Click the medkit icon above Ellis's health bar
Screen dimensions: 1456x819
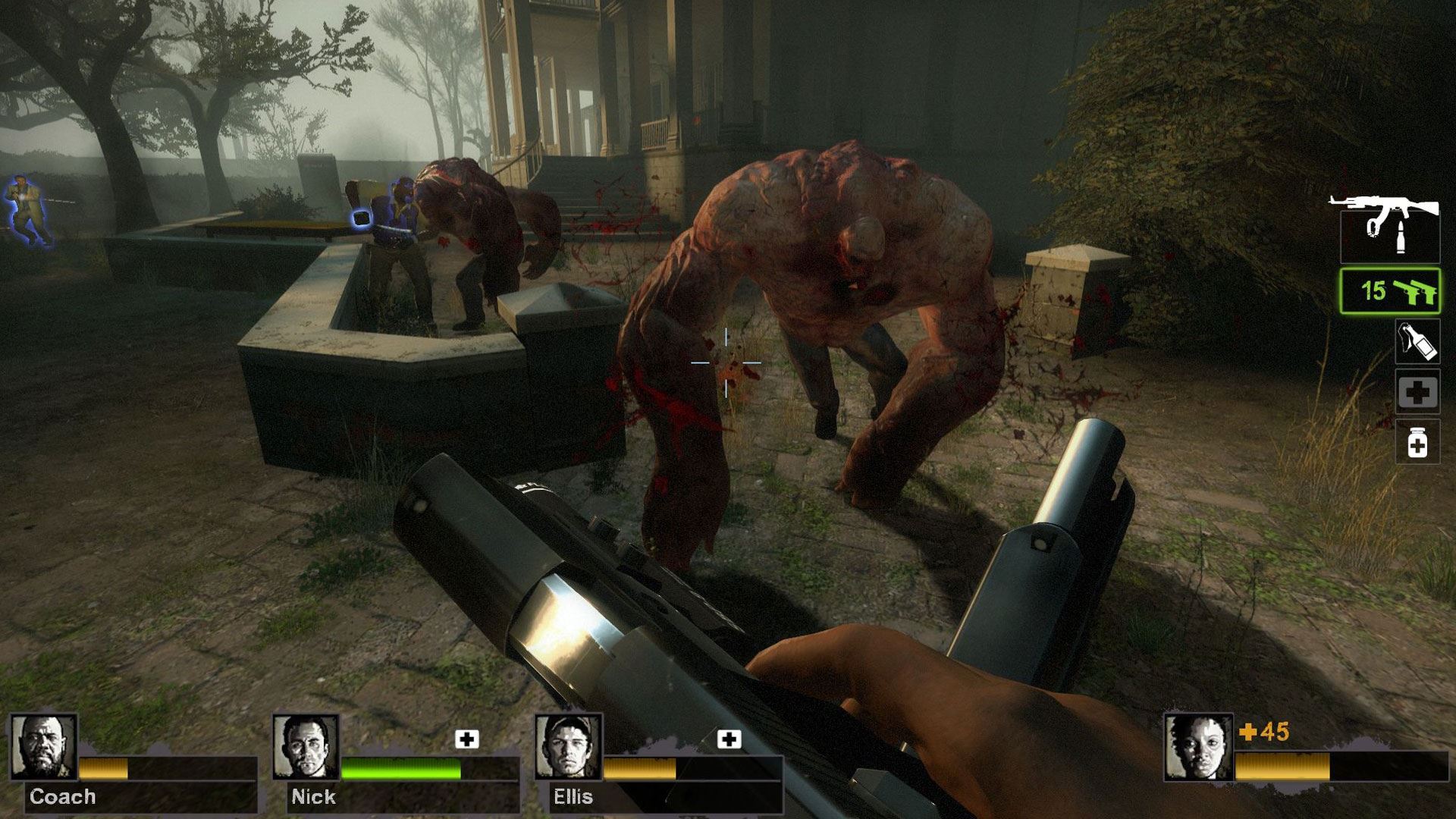point(730,739)
